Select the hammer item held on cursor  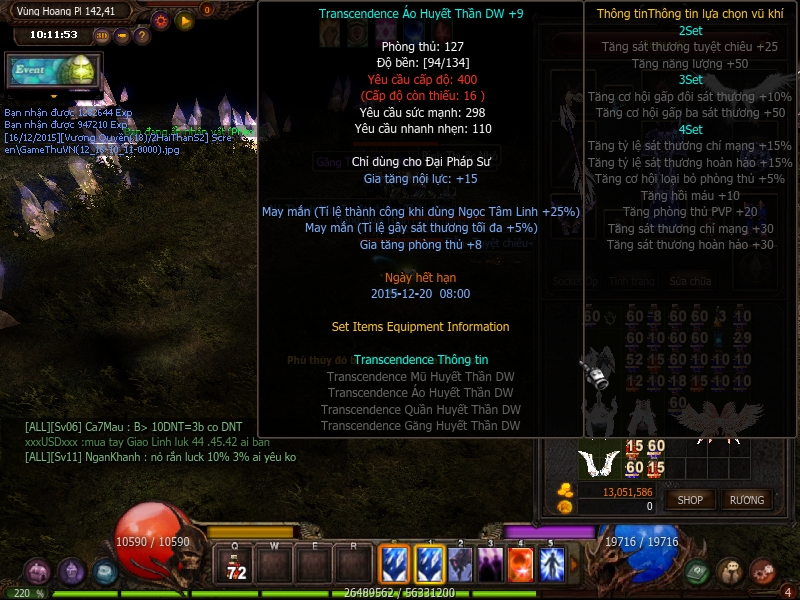coord(598,373)
